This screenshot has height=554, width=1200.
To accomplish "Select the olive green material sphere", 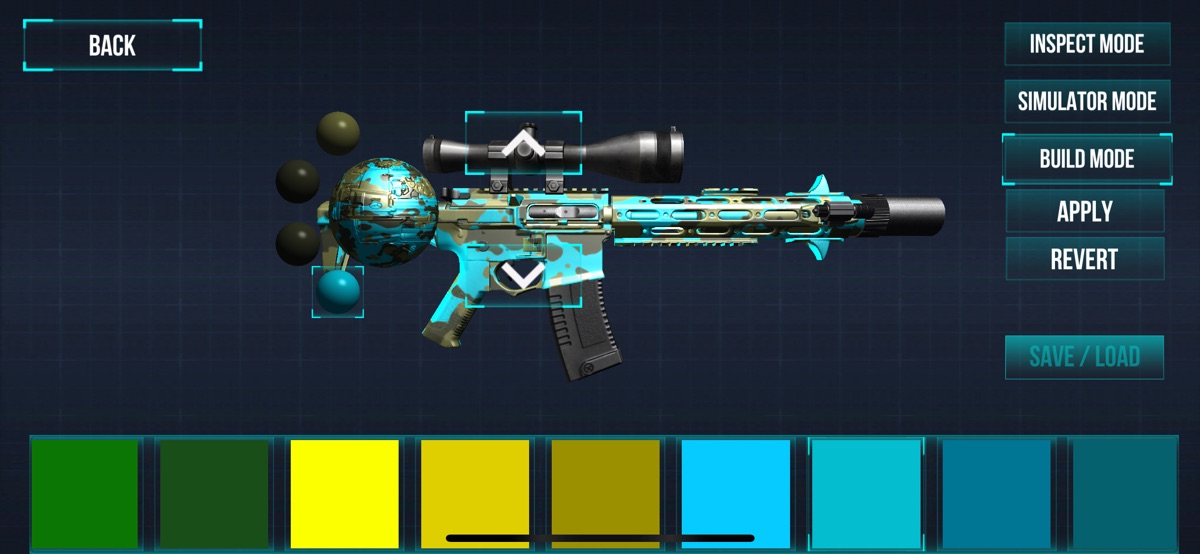I will (338, 133).
